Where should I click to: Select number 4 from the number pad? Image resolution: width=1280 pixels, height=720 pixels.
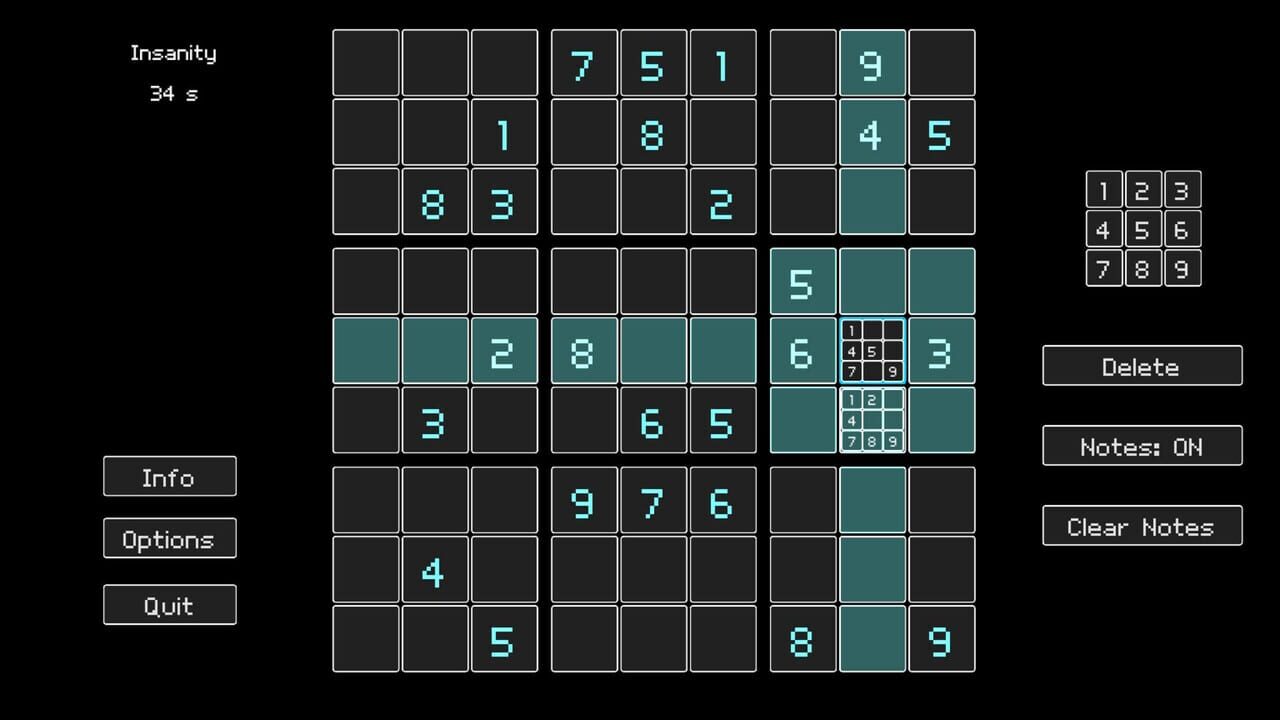click(x=1104, y=229)
